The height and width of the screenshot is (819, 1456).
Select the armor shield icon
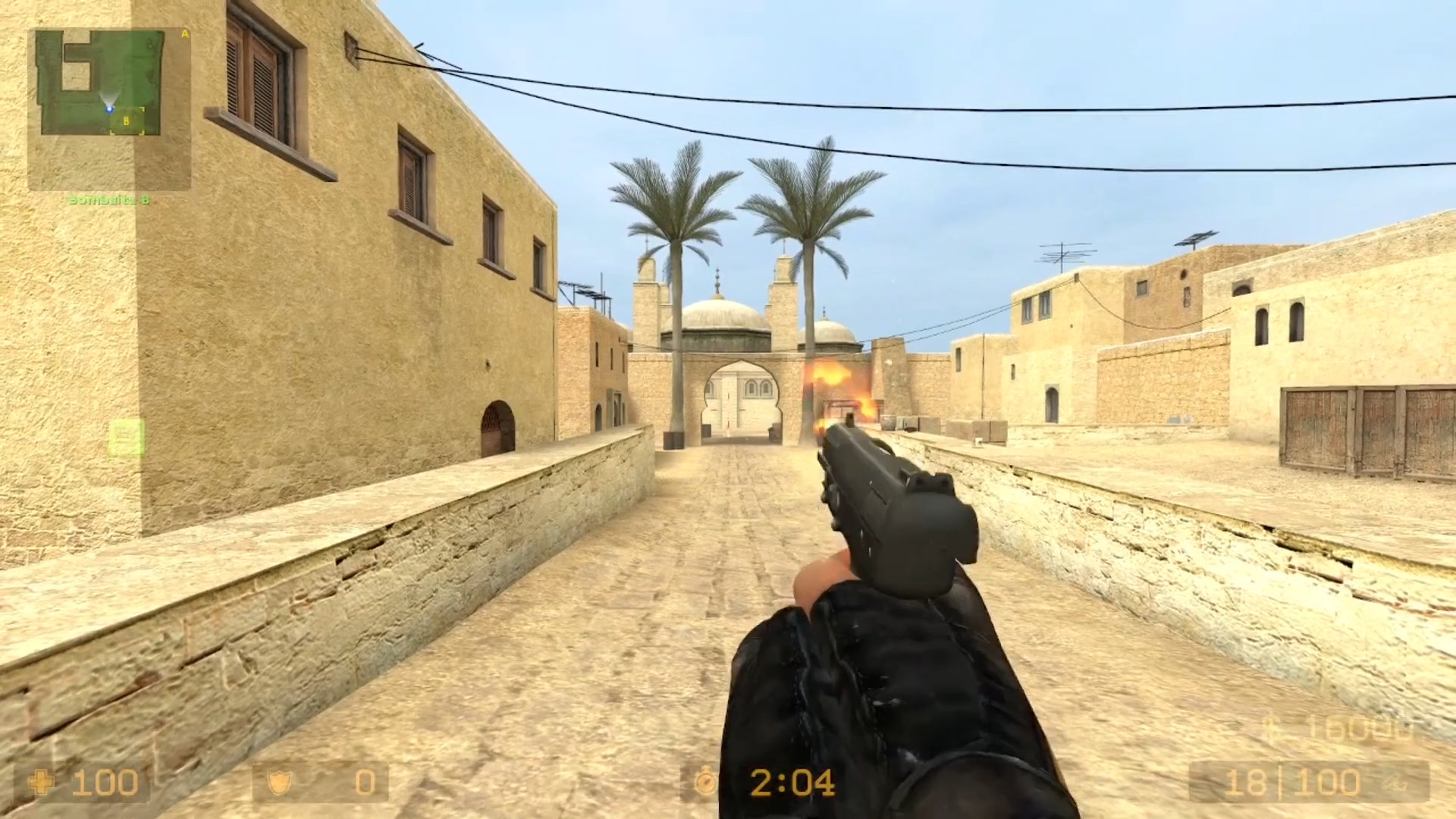pos(278,781)
